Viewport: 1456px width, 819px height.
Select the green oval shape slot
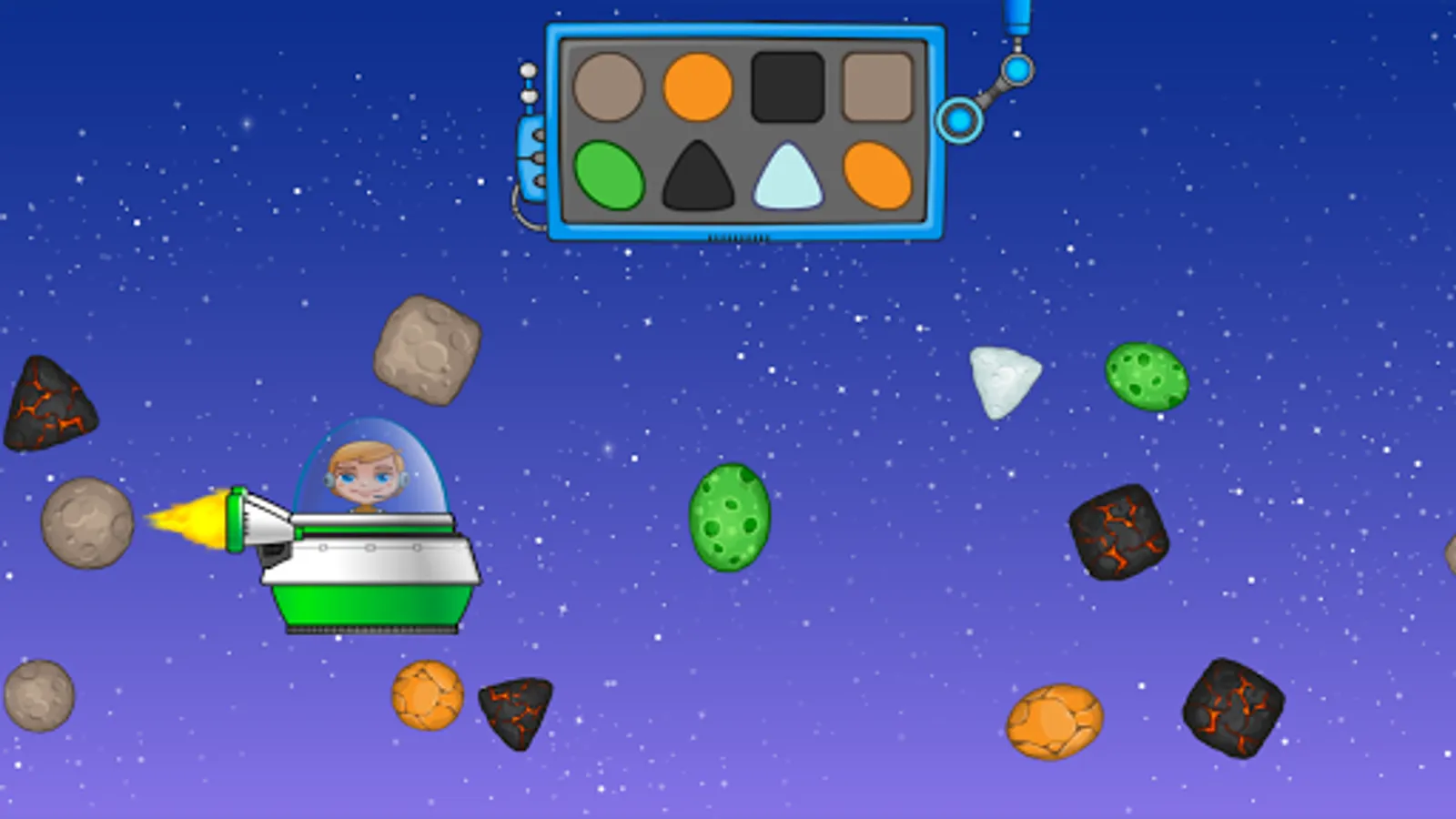tap(612, 175)
